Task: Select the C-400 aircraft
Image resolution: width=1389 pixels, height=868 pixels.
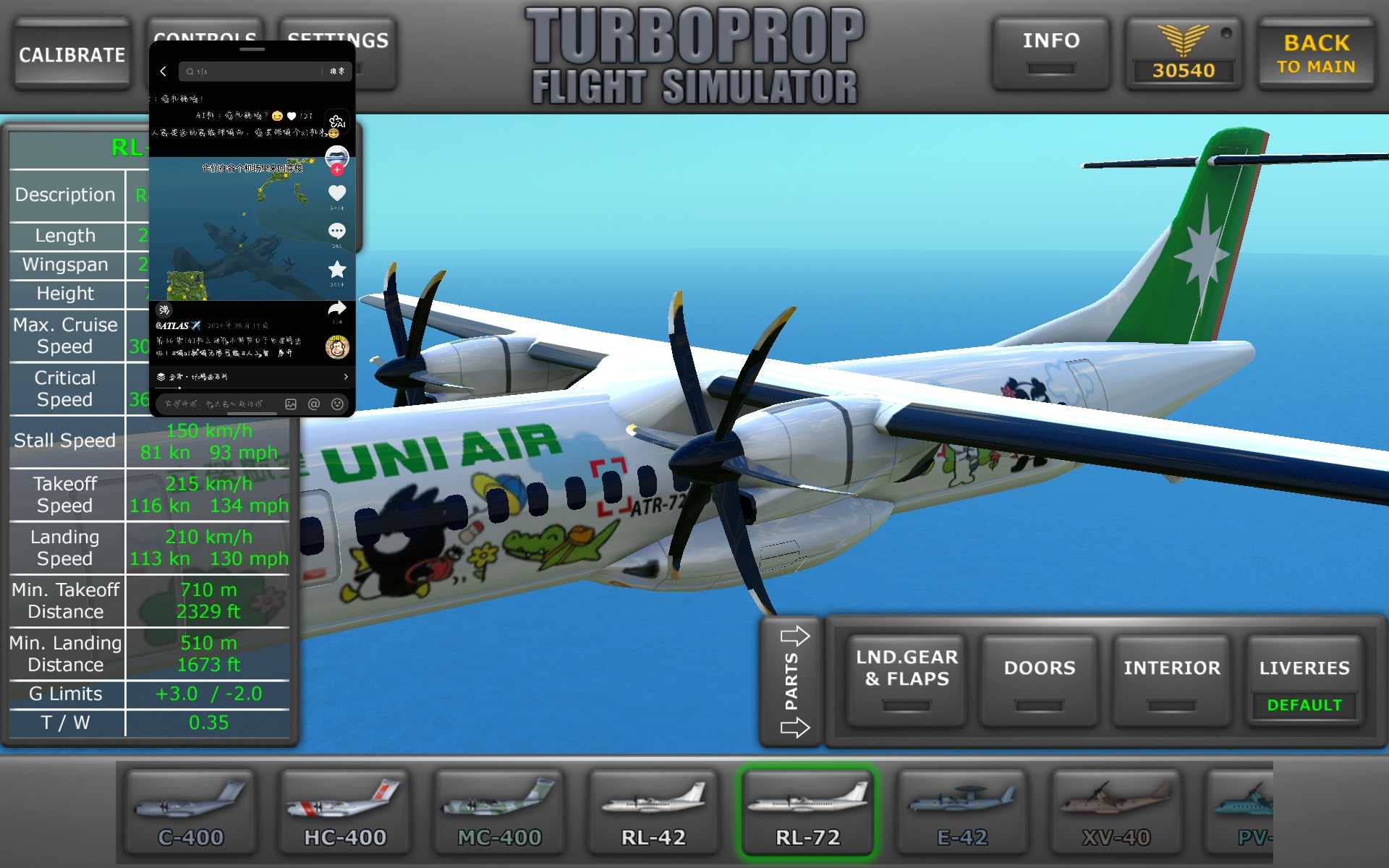Action: point(191,812)
